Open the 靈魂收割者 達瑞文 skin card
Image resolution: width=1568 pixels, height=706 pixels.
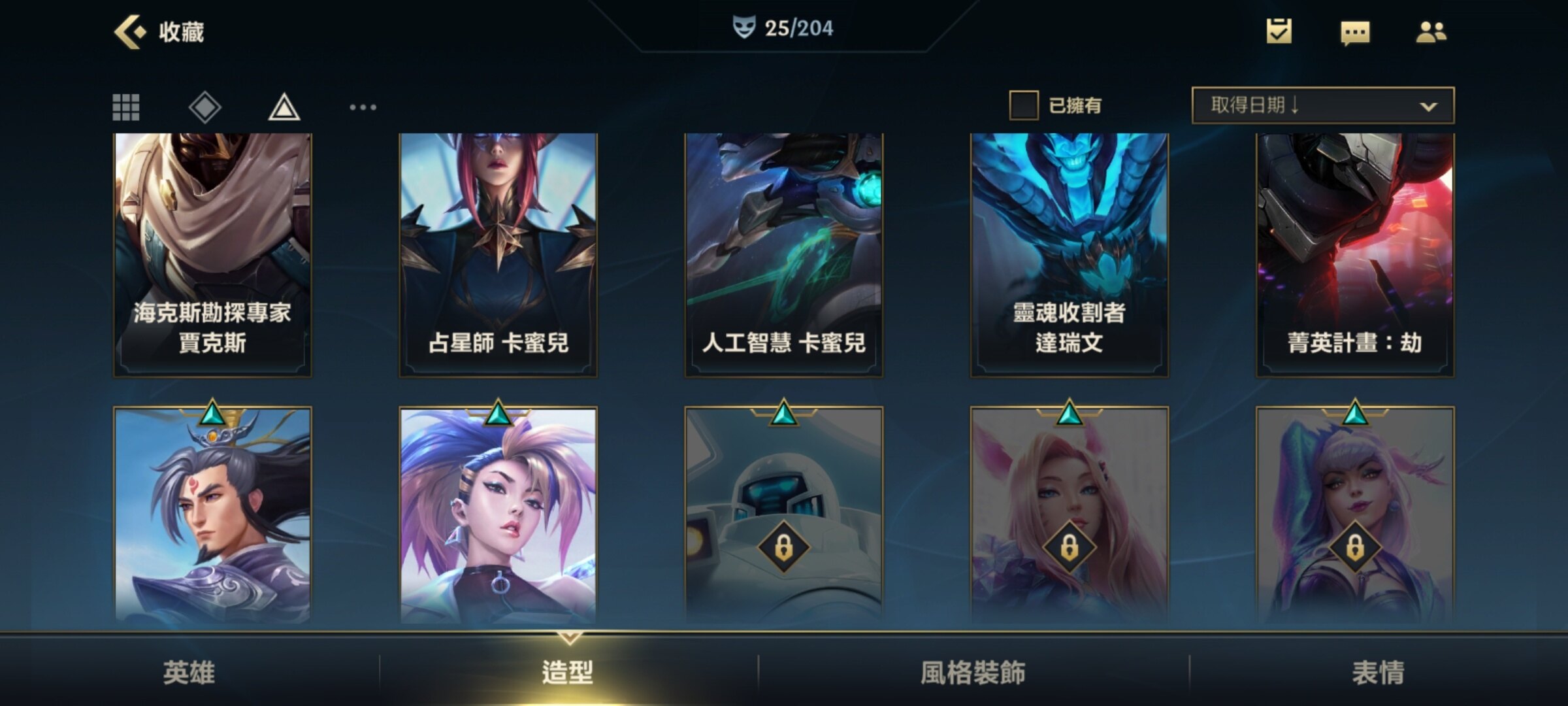[1070, 255]
